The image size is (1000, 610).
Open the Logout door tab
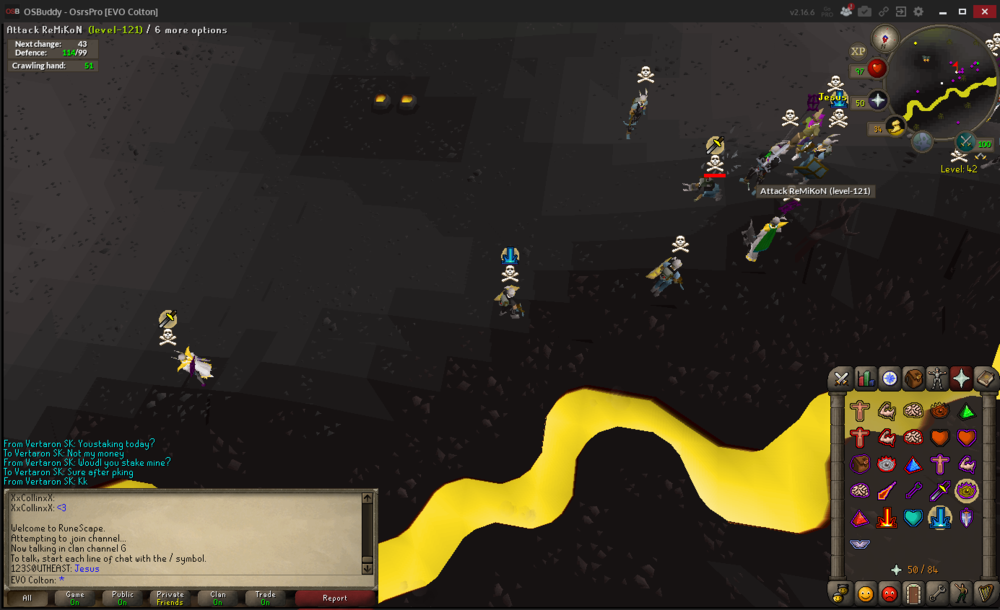913,592
